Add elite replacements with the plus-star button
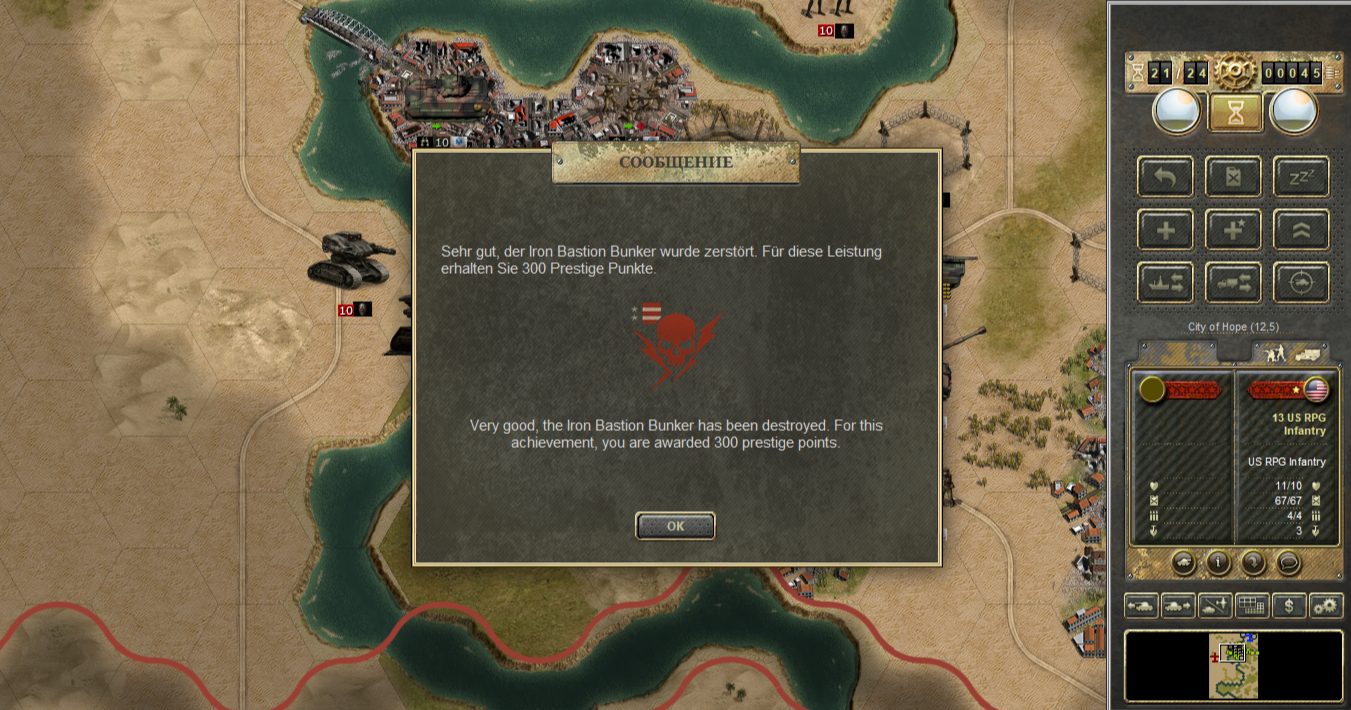Image resolution: width=1351 pixels, height=710 pixels. pos(1233,230)
